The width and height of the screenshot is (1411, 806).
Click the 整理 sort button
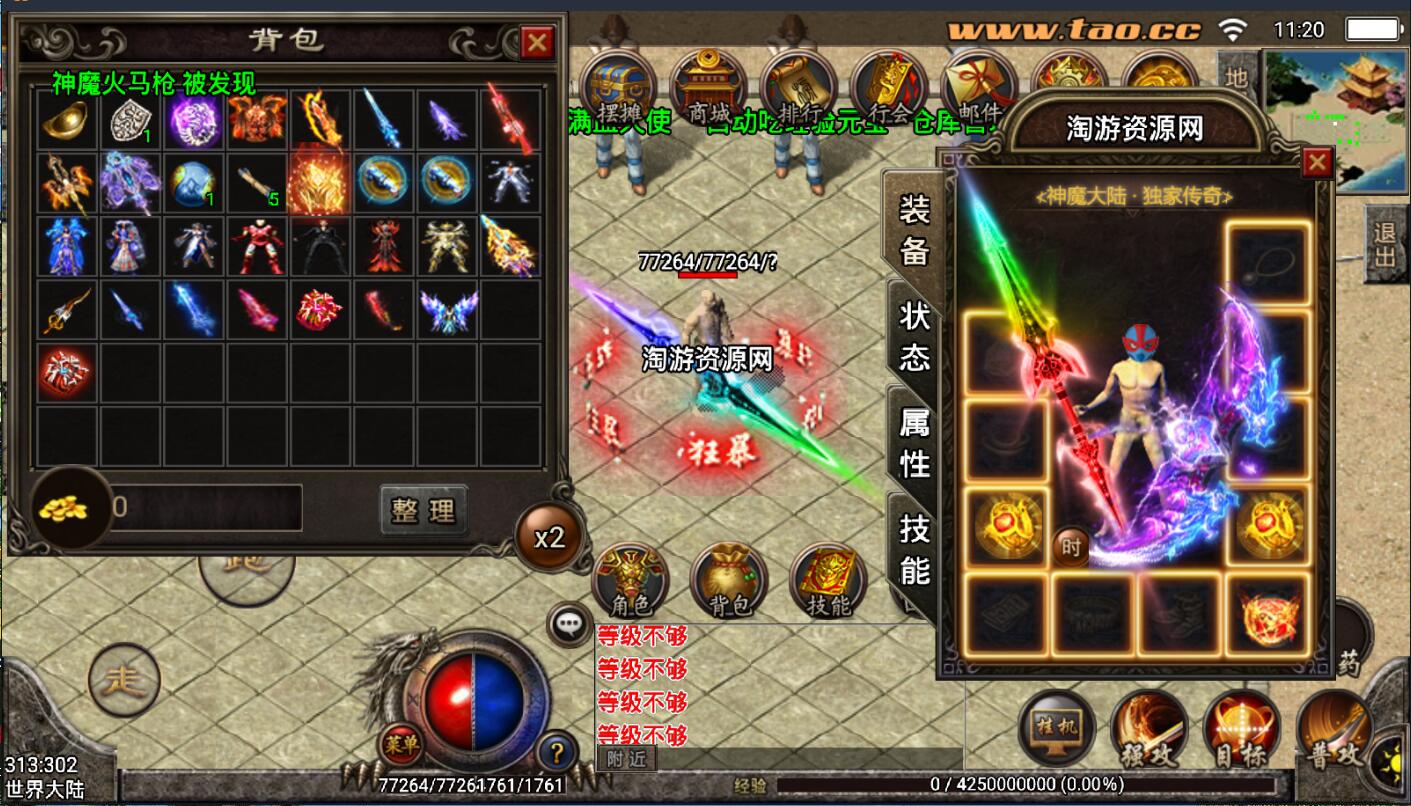click(424, 510)
